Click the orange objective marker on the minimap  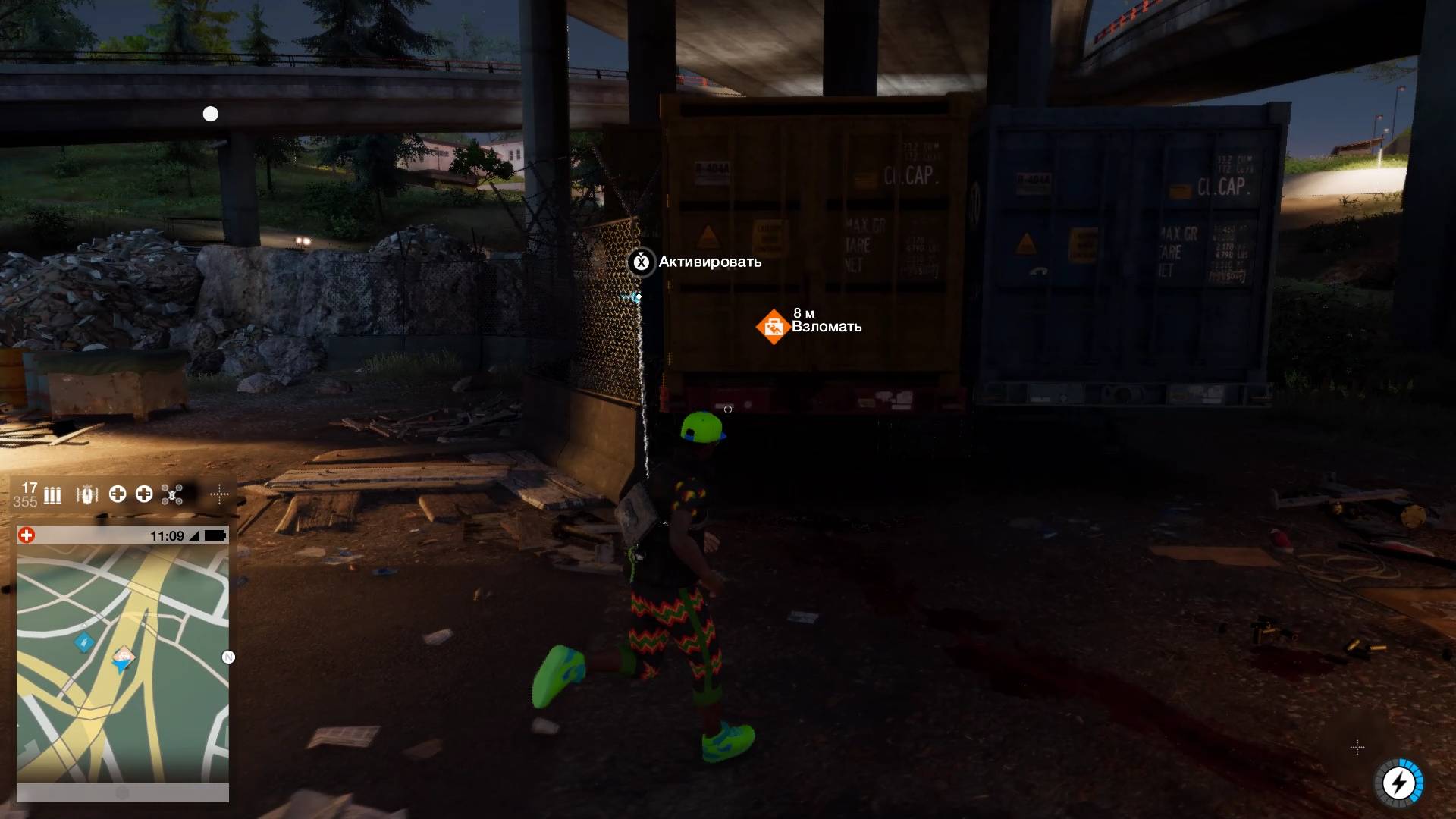[x=123, y=656]
